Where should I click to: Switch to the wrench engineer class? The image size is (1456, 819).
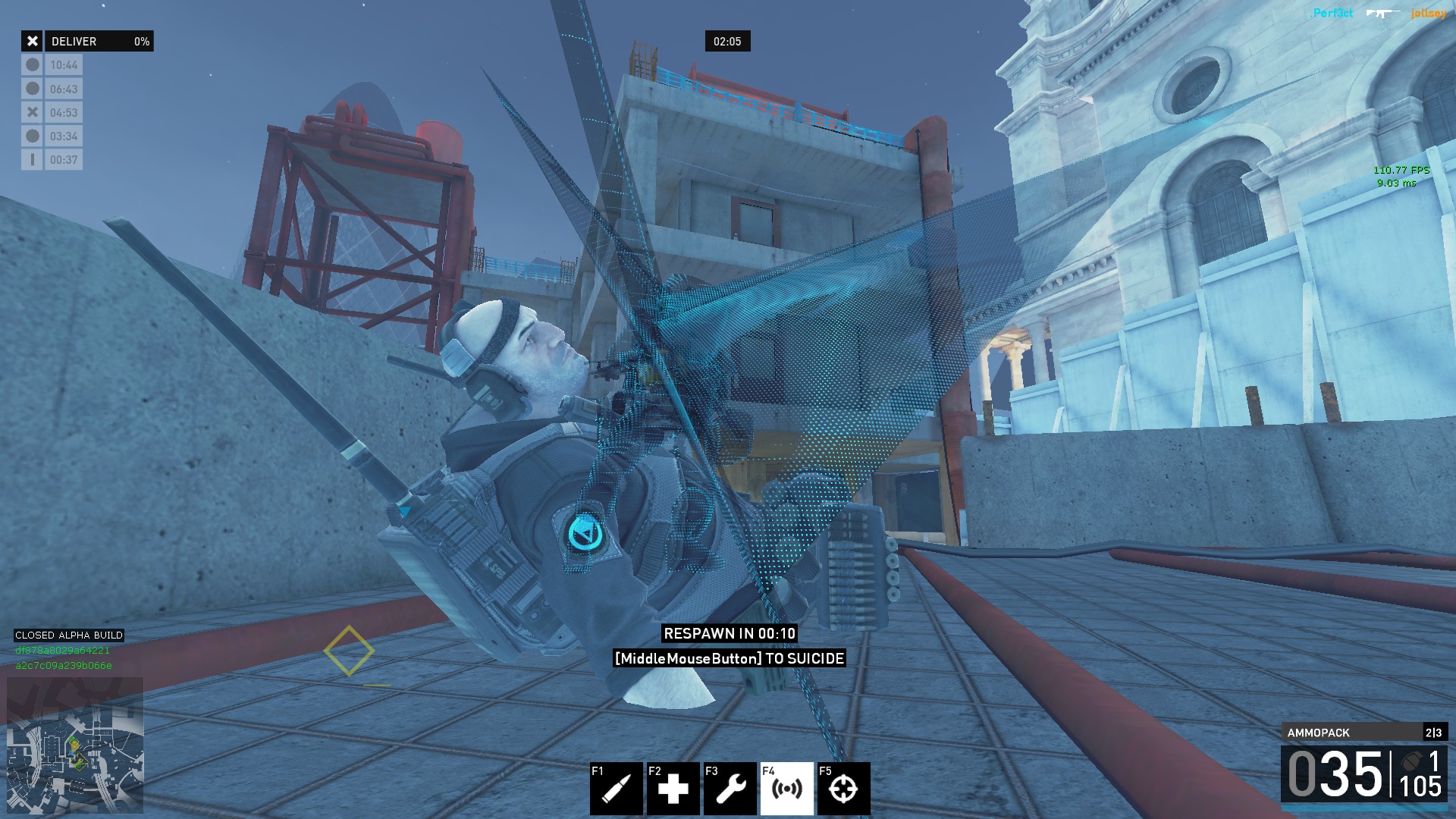coord(730,789)
